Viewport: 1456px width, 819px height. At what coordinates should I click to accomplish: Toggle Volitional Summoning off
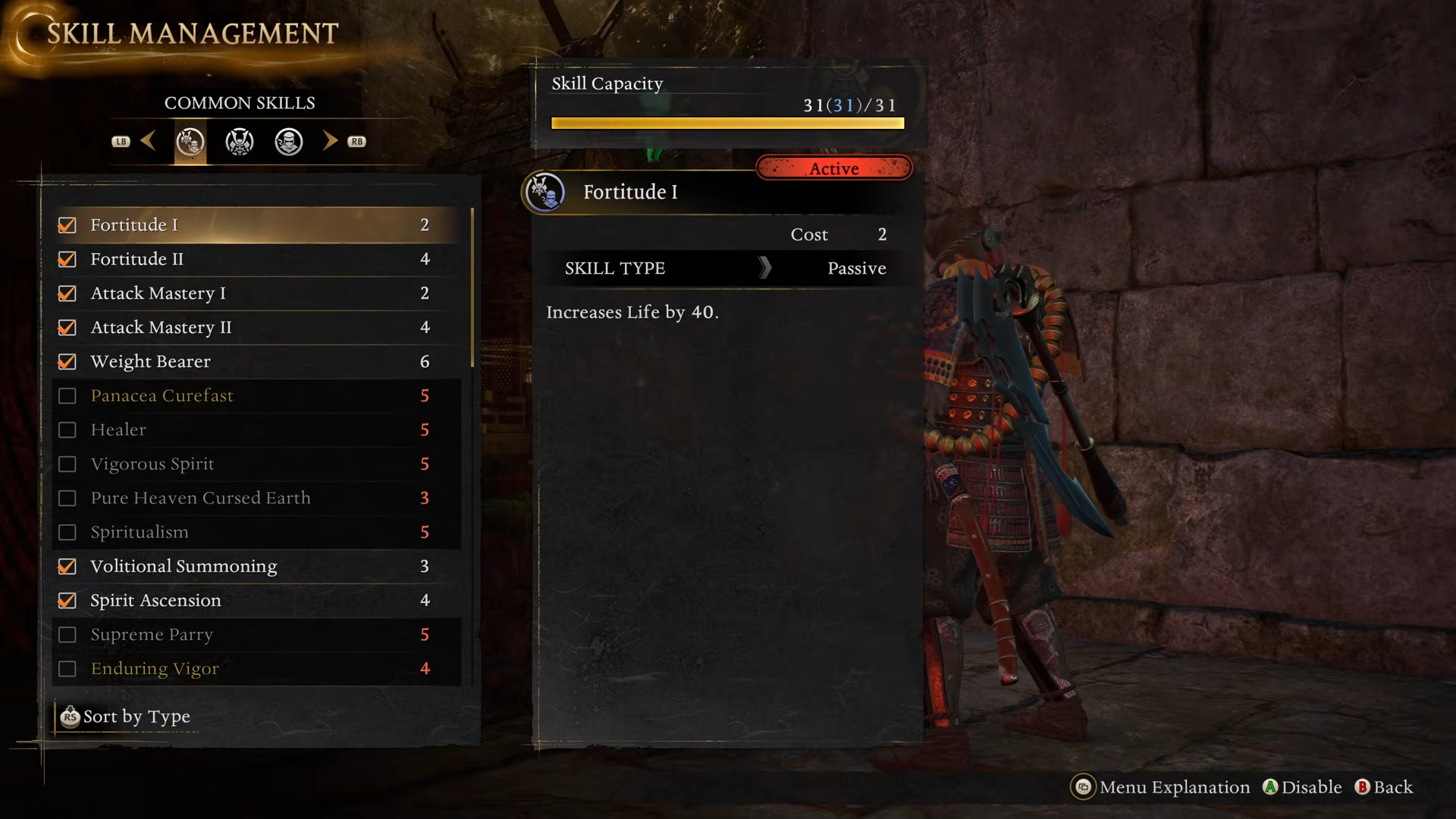tap(67, 566)
